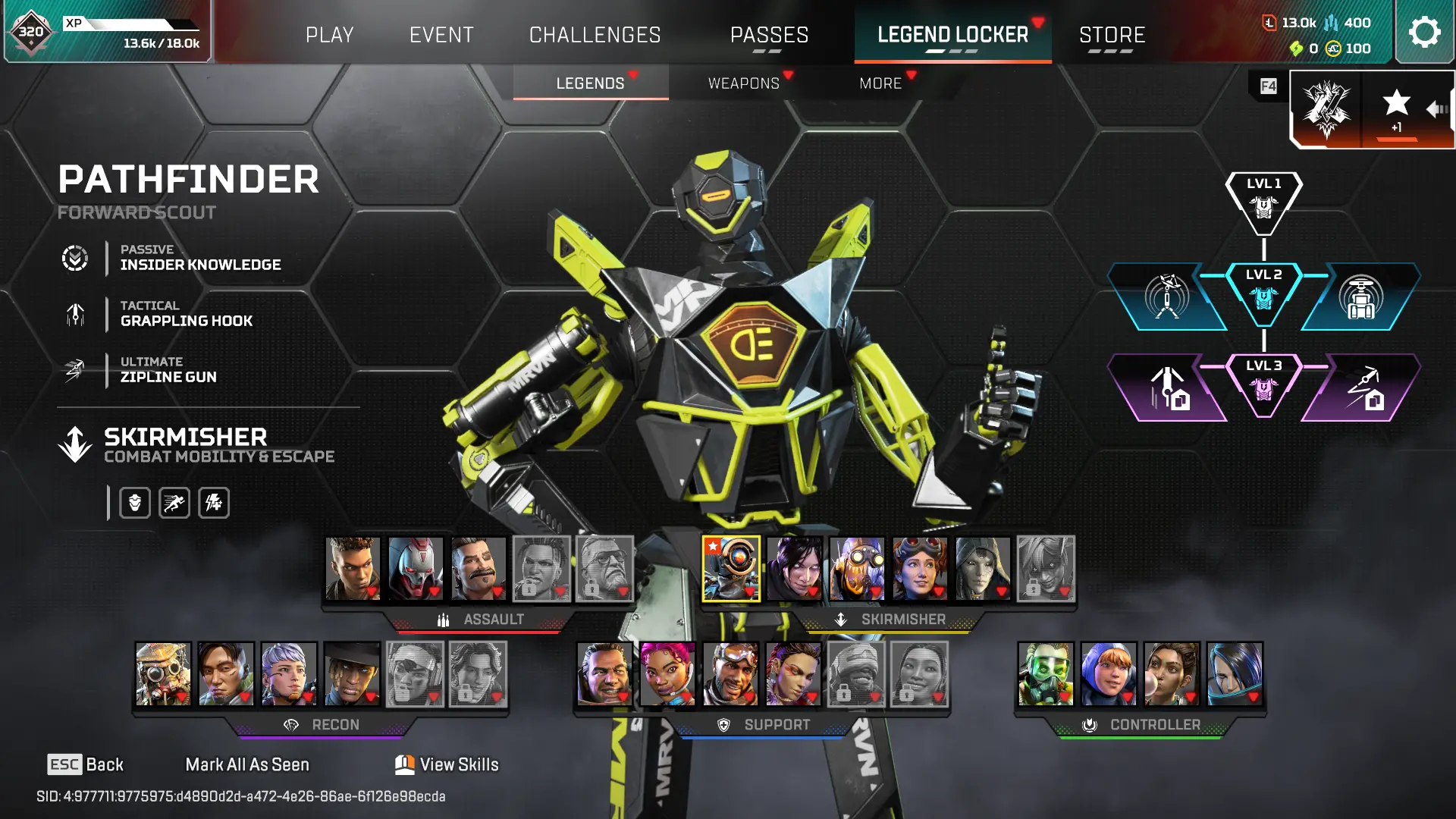
Task: Click the sprinting figure perk icon
Action: pyautogui.click(x=174, y=502)
